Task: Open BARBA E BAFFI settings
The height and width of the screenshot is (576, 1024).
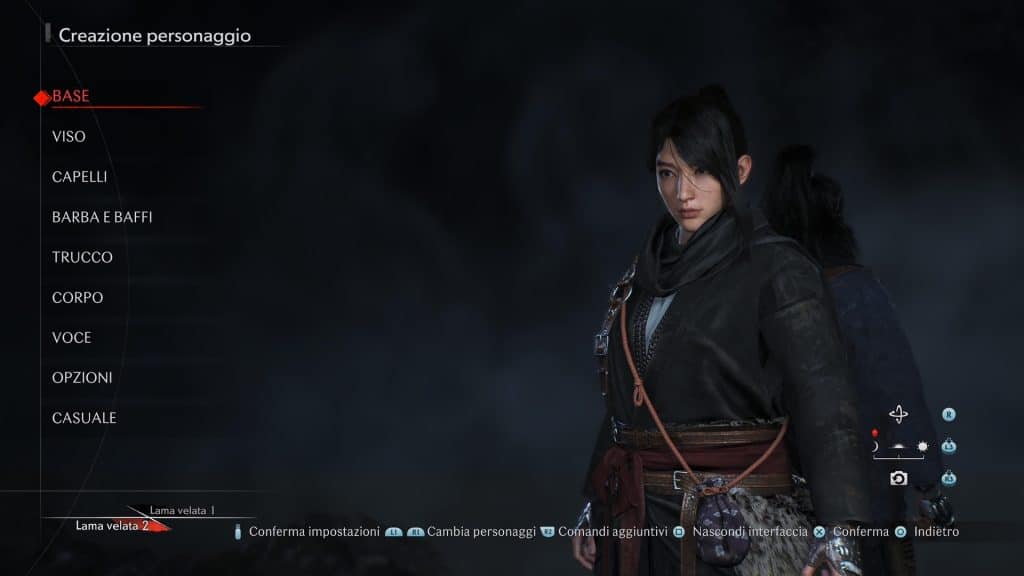Action: [102, 217]
